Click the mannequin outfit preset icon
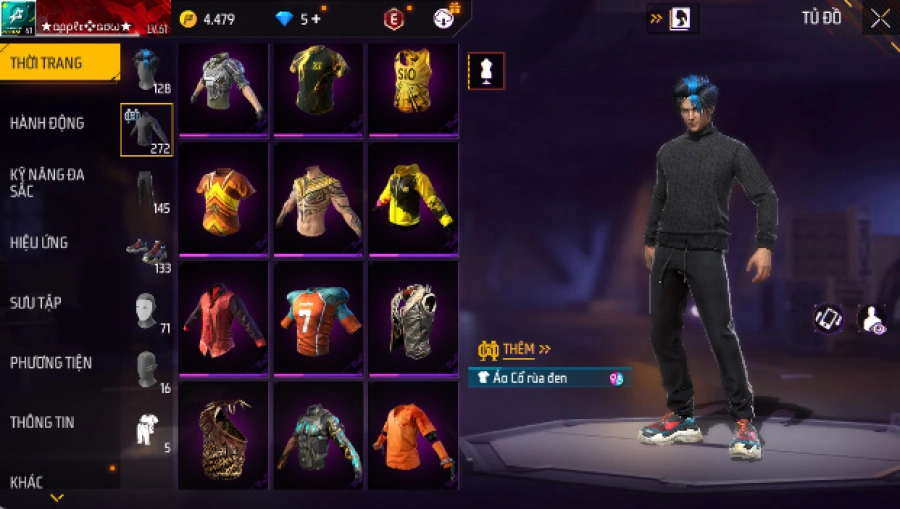This screenshot has width=900, height=509. (x=486, y=71)
